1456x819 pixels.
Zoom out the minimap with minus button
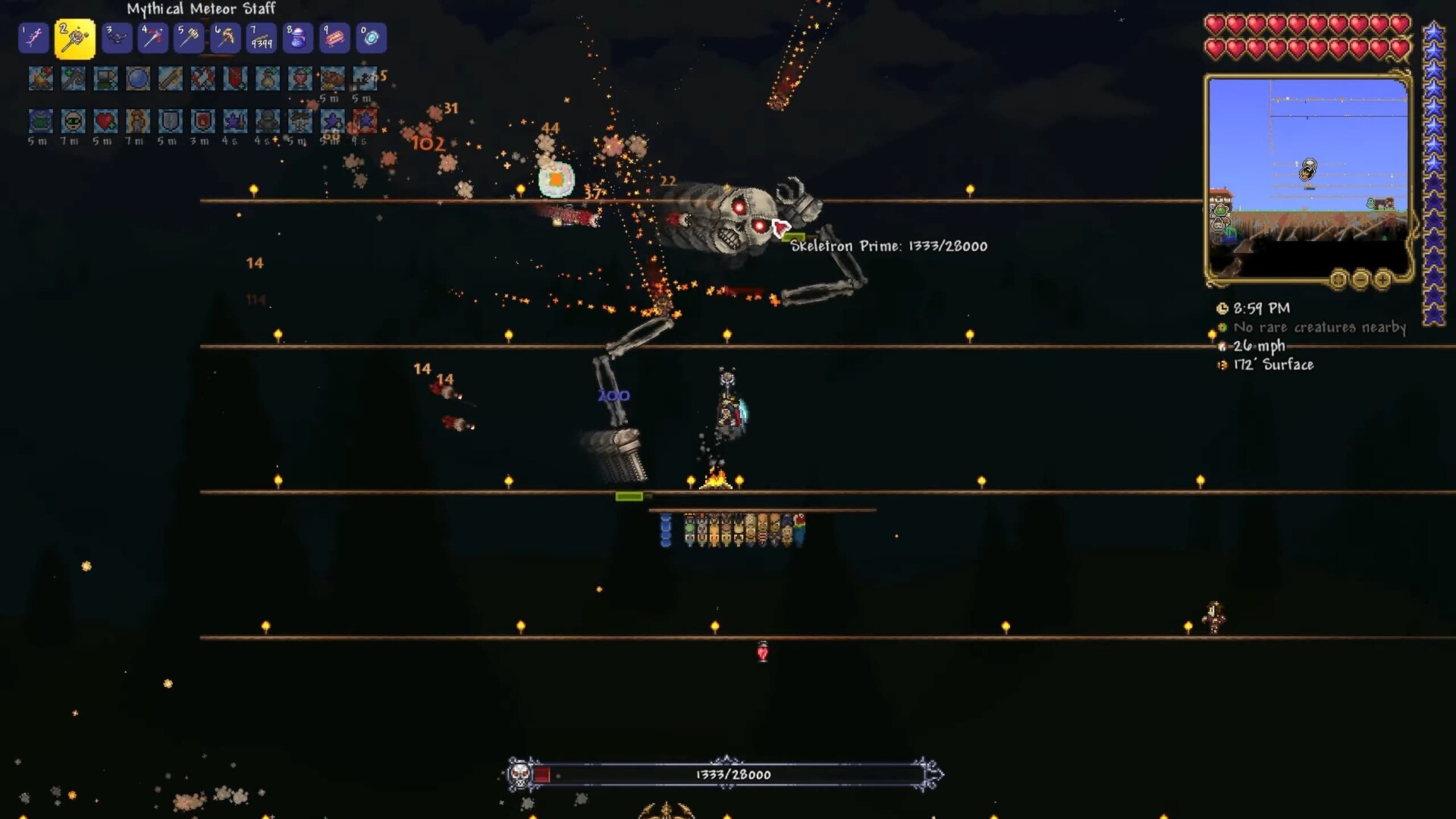(x=1361, y=280)
